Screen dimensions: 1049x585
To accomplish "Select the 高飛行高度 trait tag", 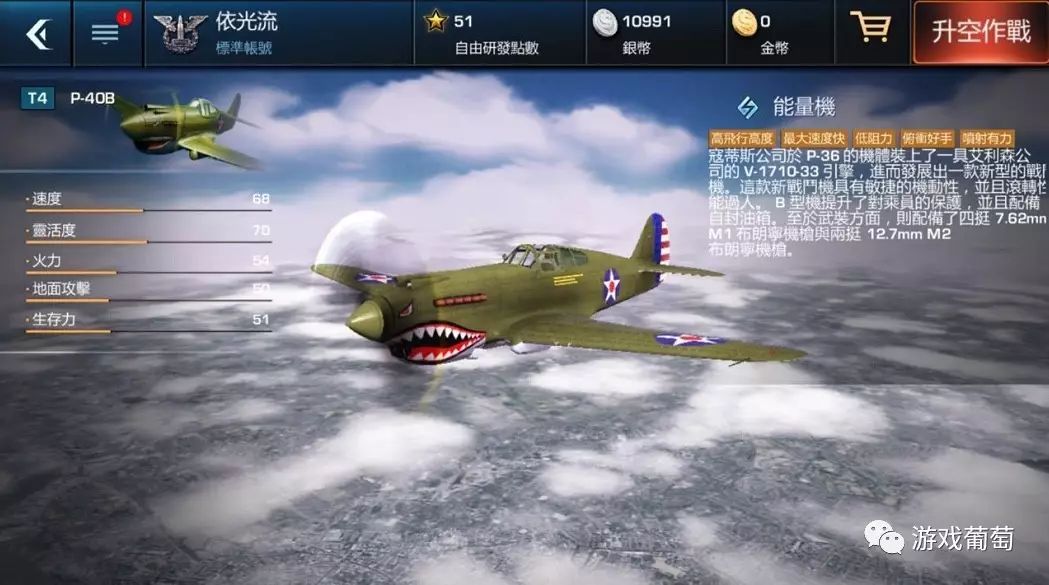I will (x=741, y=138).
